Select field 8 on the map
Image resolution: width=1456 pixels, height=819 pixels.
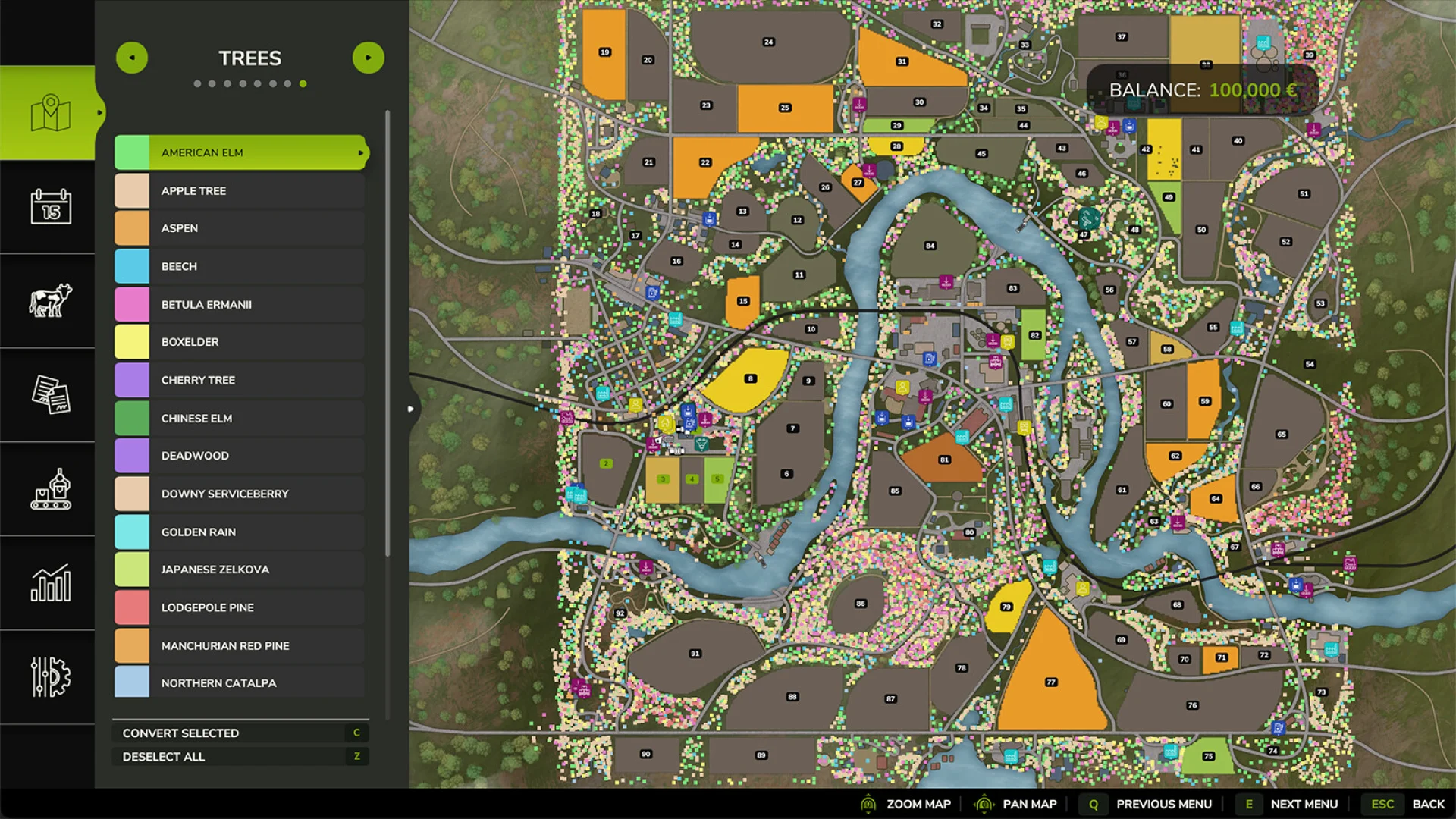[x=750, y=378]
